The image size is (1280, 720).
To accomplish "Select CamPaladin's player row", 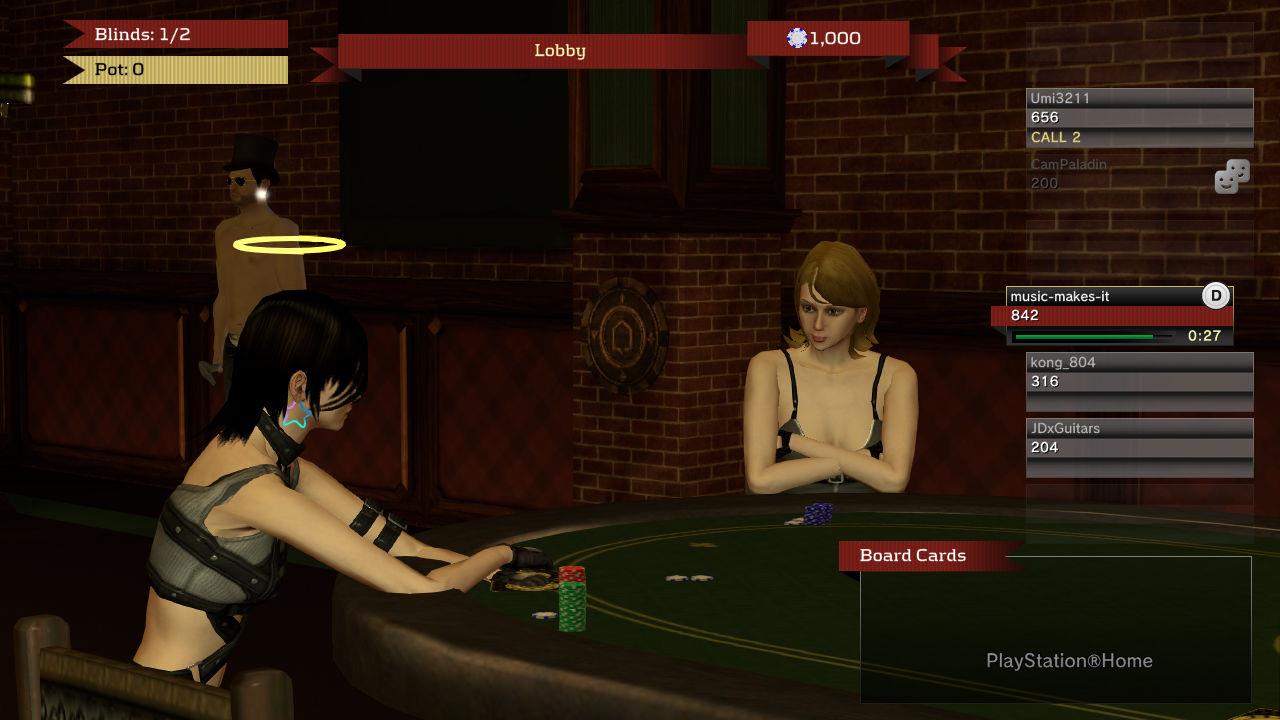I will coord(1110,174).
